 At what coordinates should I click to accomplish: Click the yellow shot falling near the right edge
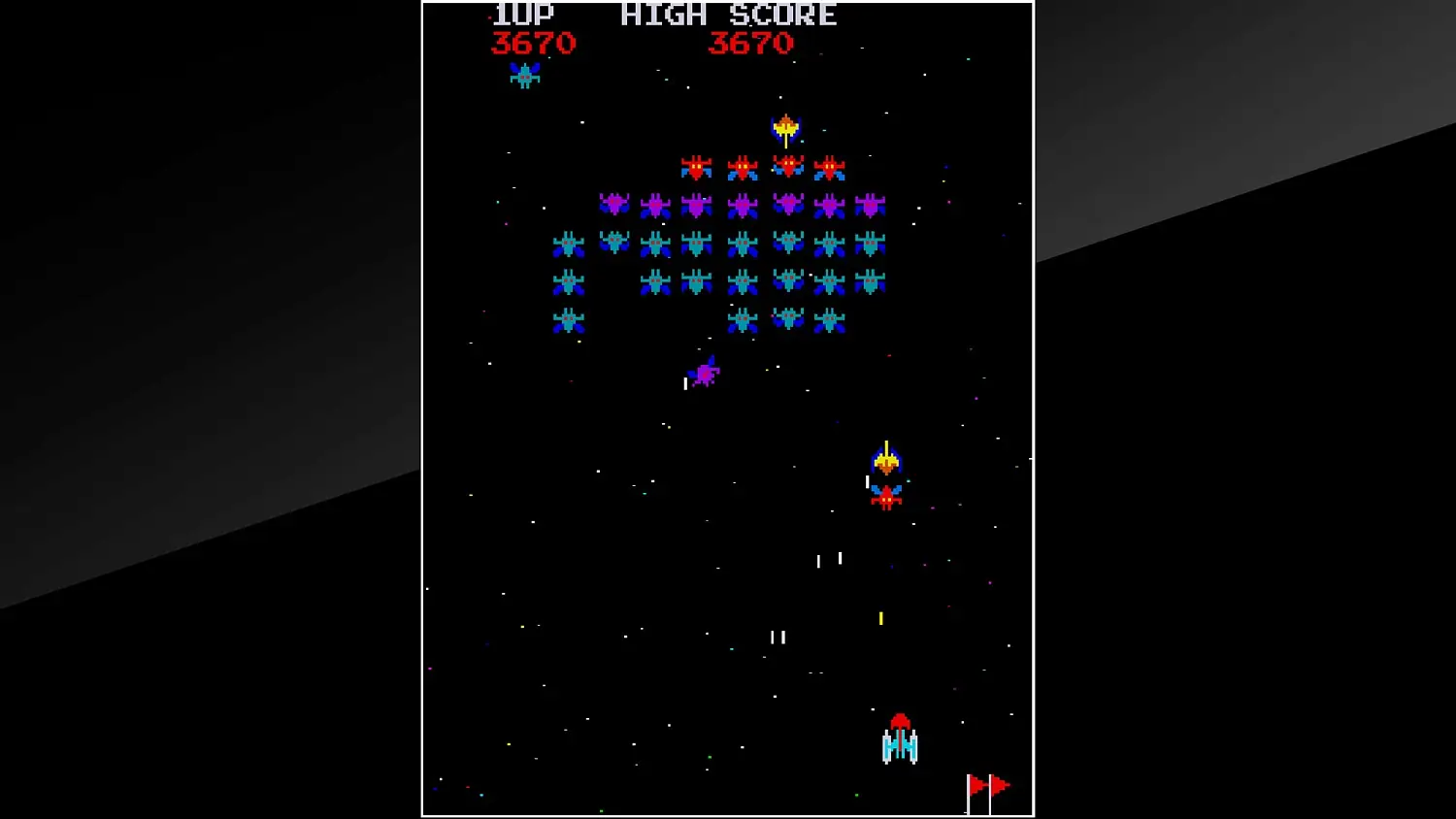coord(881,617)
